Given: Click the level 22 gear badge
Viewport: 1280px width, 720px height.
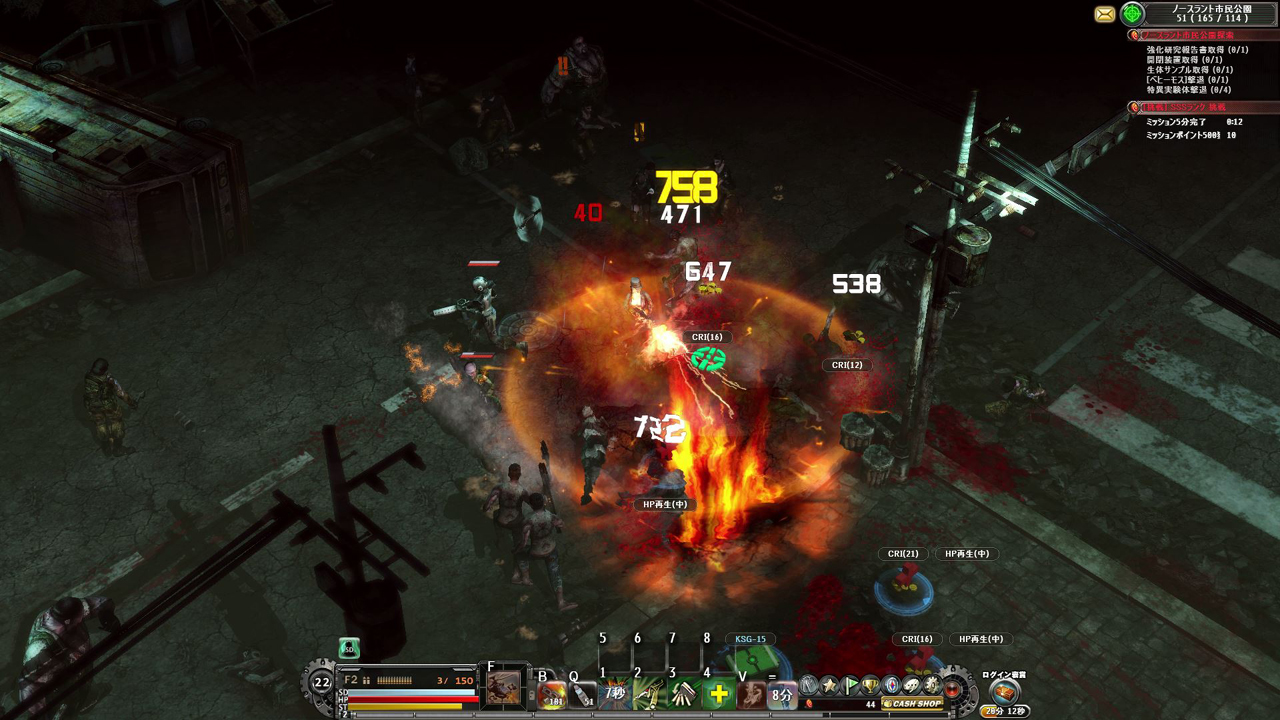Looking at the screenshot, I should [x=322, y=680].
